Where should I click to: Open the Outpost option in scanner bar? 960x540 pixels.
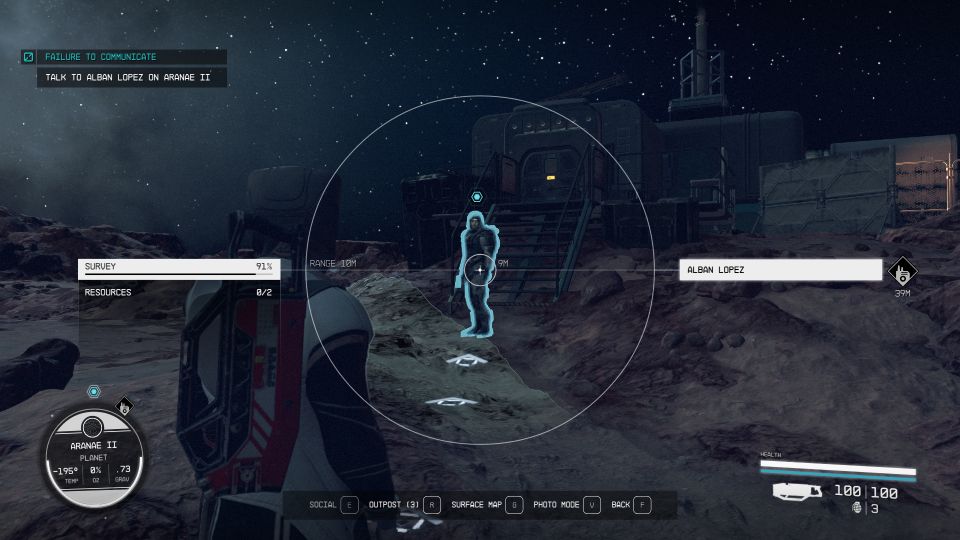pos(404,505)
